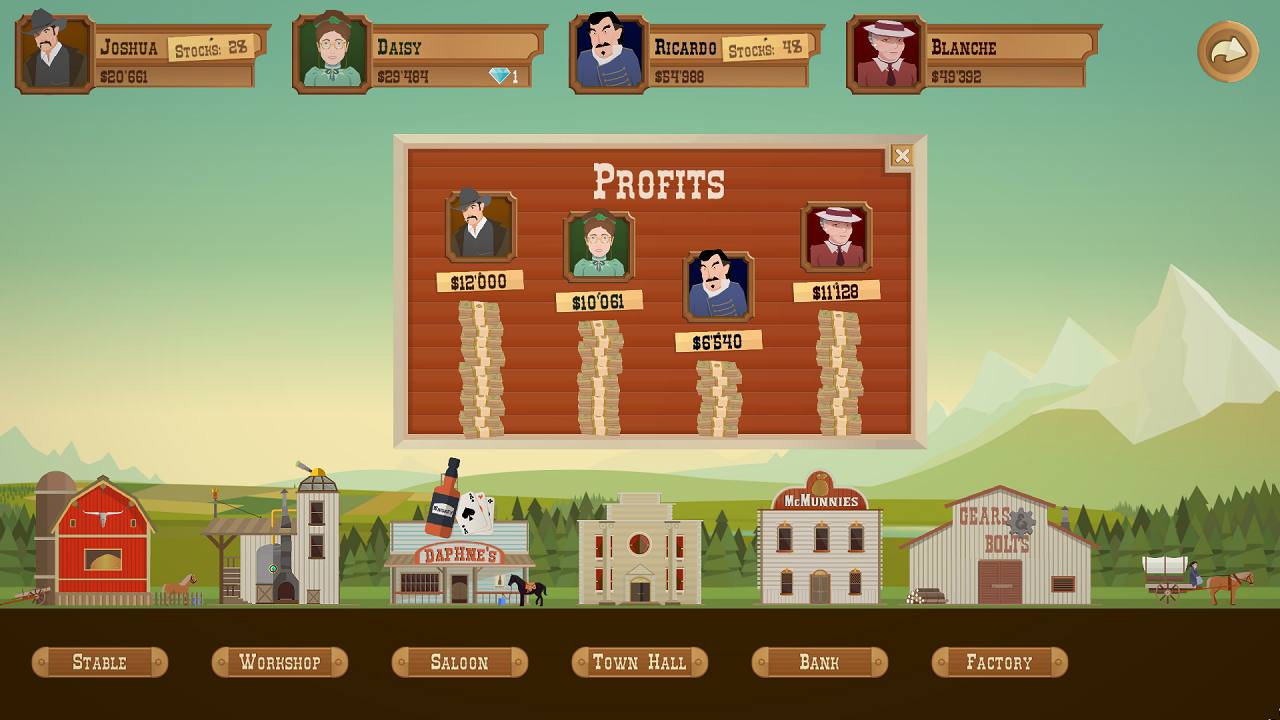Open the Stable
Screen dimensions: 1280x720
coord(99,661)
